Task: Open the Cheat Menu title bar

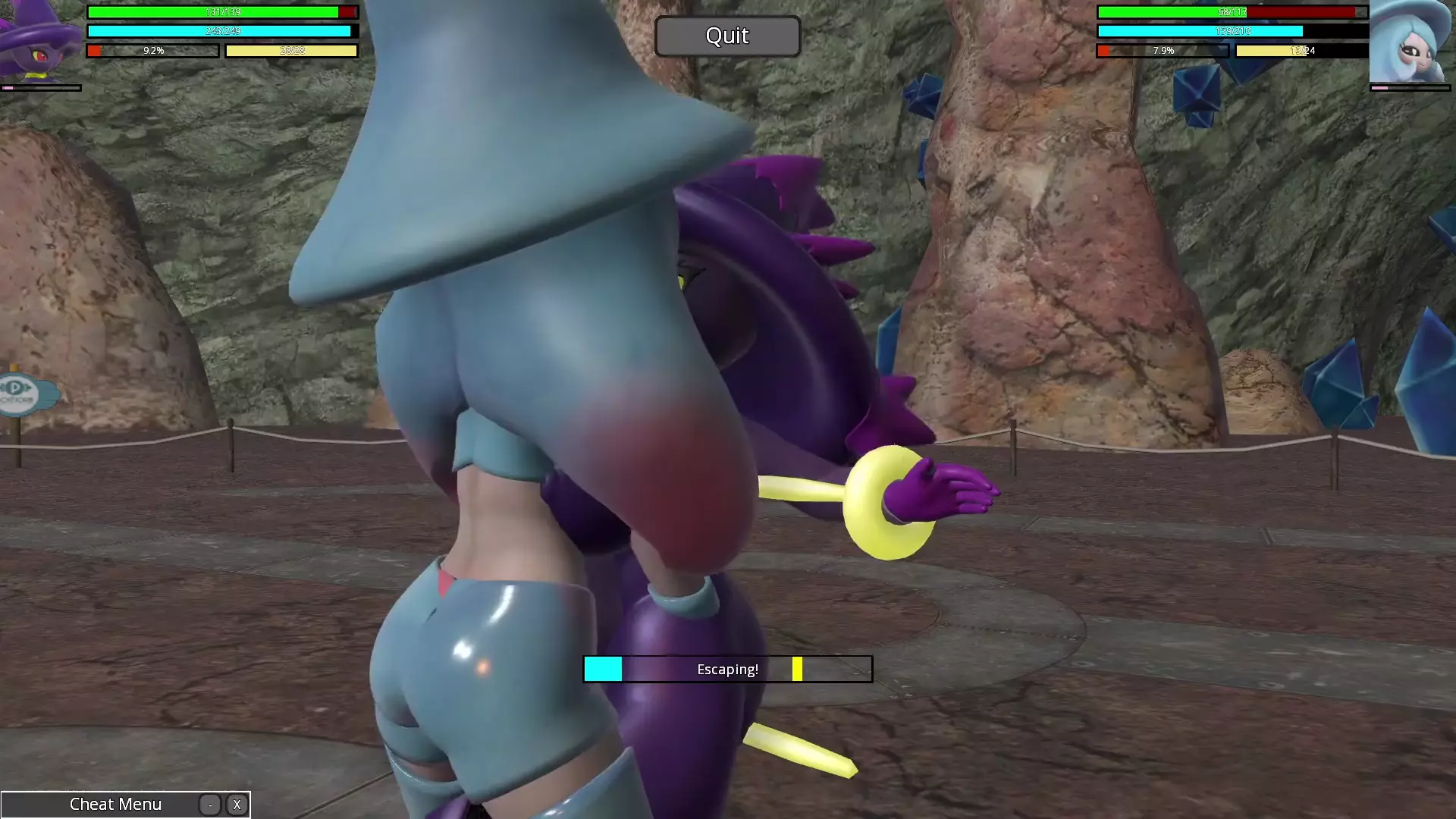Action: tap(115, 805)
